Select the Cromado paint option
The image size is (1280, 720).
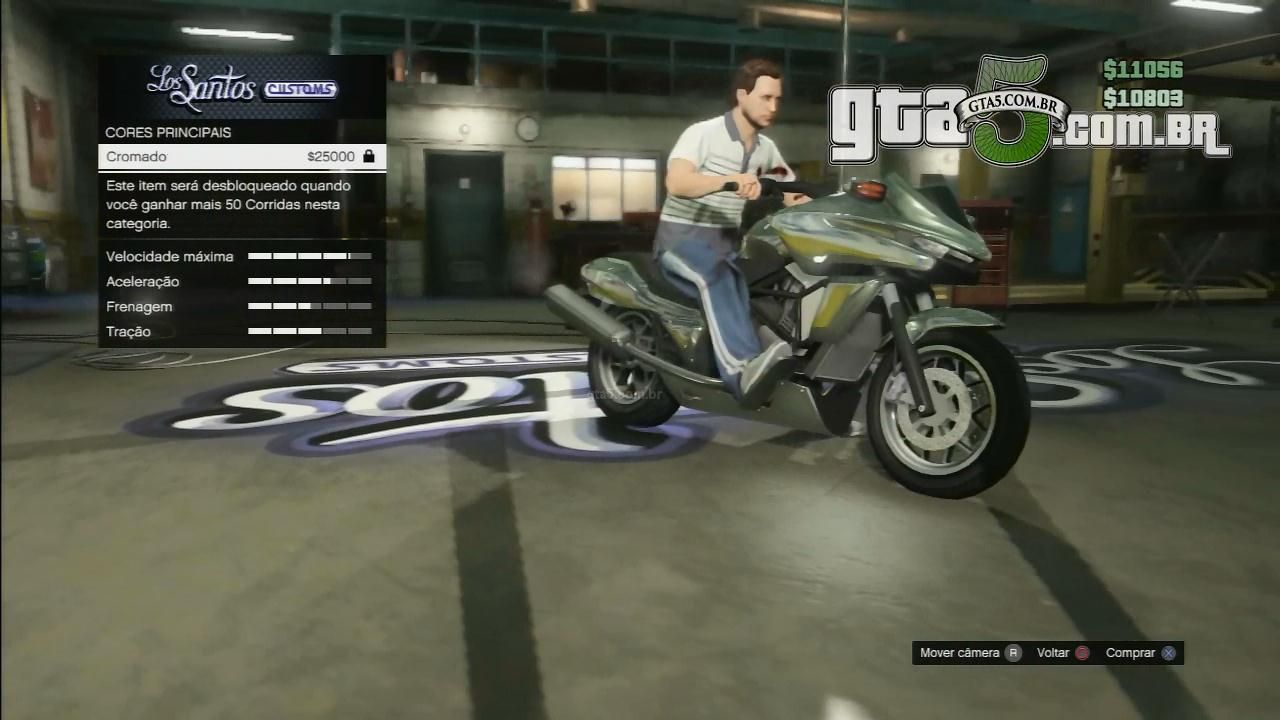tap(241, 157)
